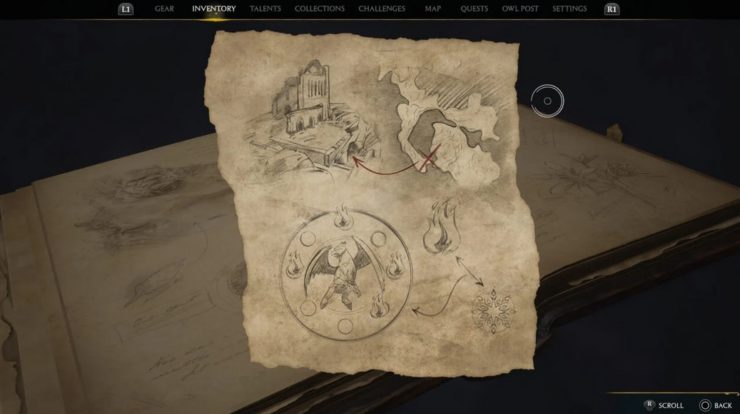Switch to the Map tab
Viewport: 740px width, 414px height.
[x=432, y=9]
